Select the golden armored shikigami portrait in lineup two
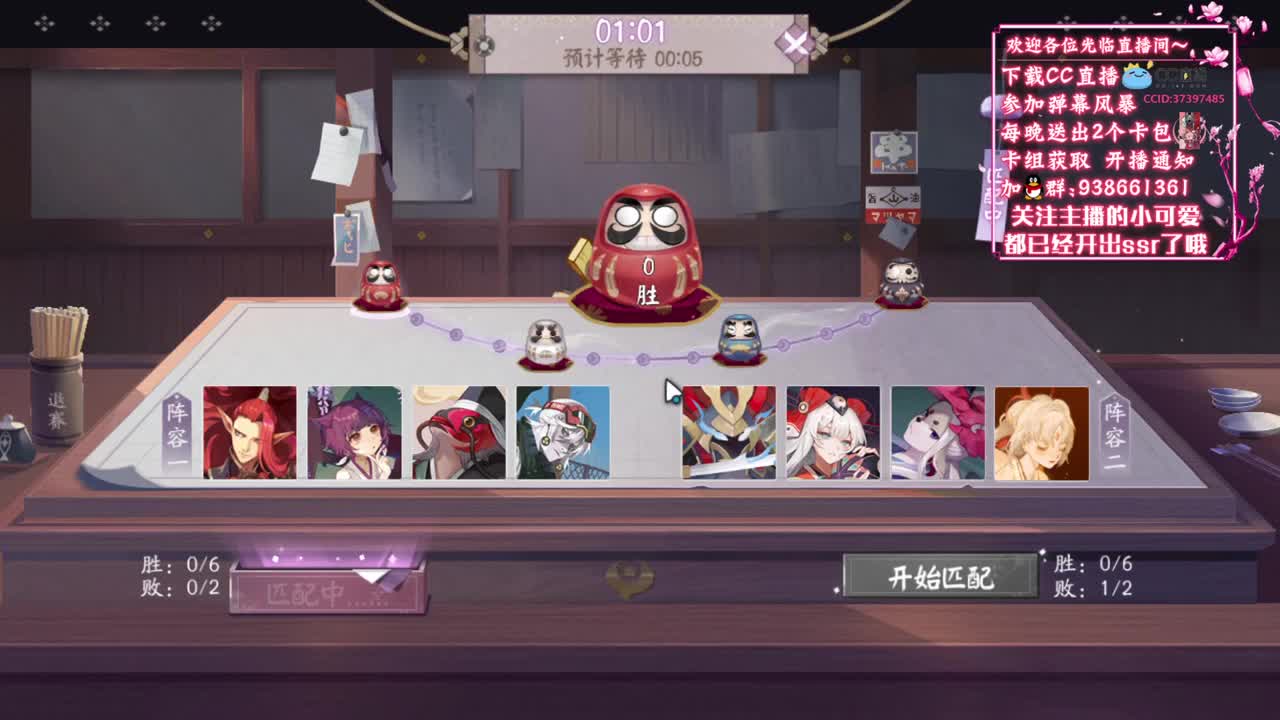Viewport: 1280px width, 720px height. [728, 432]
